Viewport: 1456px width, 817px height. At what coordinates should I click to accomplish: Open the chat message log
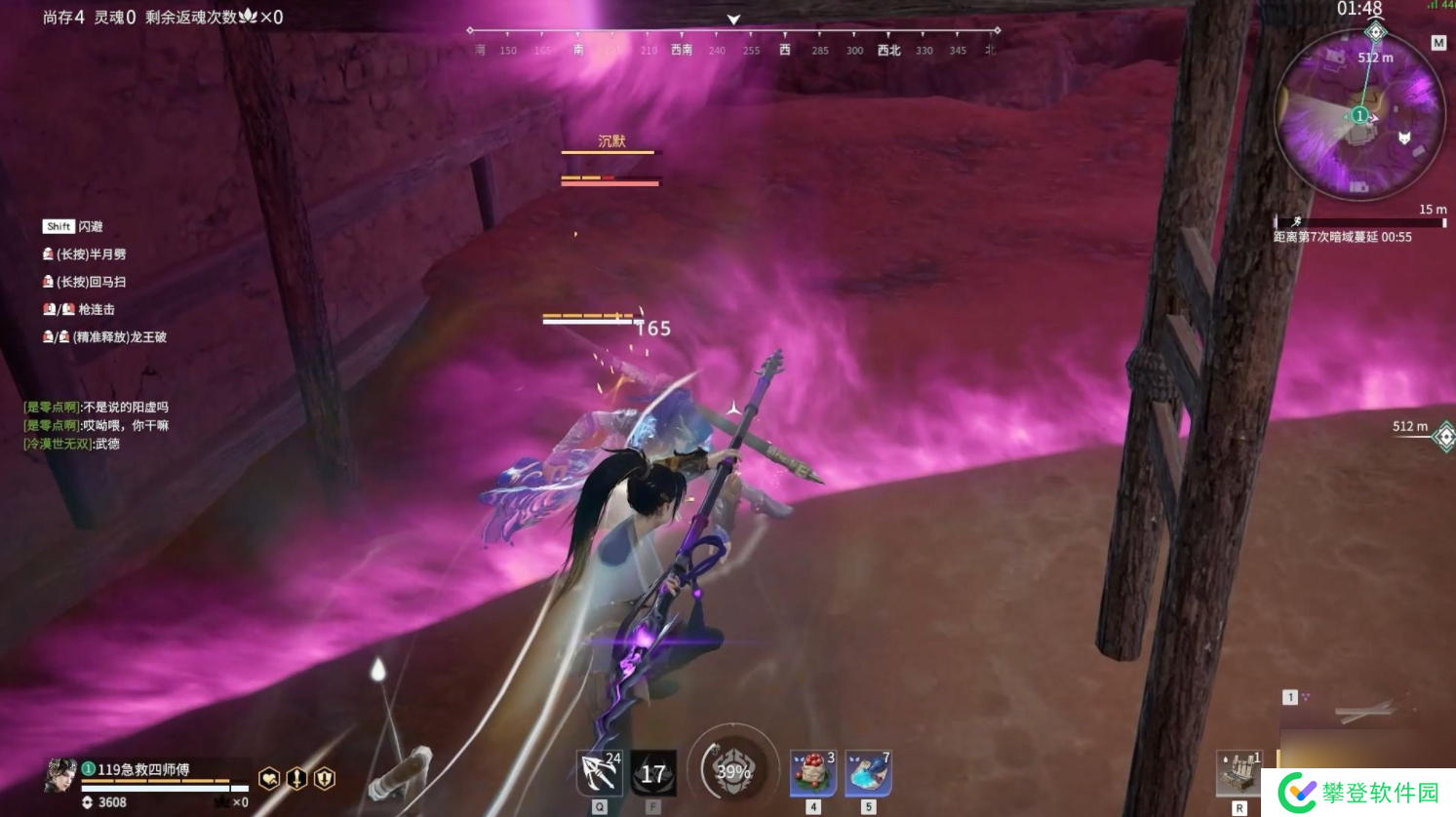[97, 425]
